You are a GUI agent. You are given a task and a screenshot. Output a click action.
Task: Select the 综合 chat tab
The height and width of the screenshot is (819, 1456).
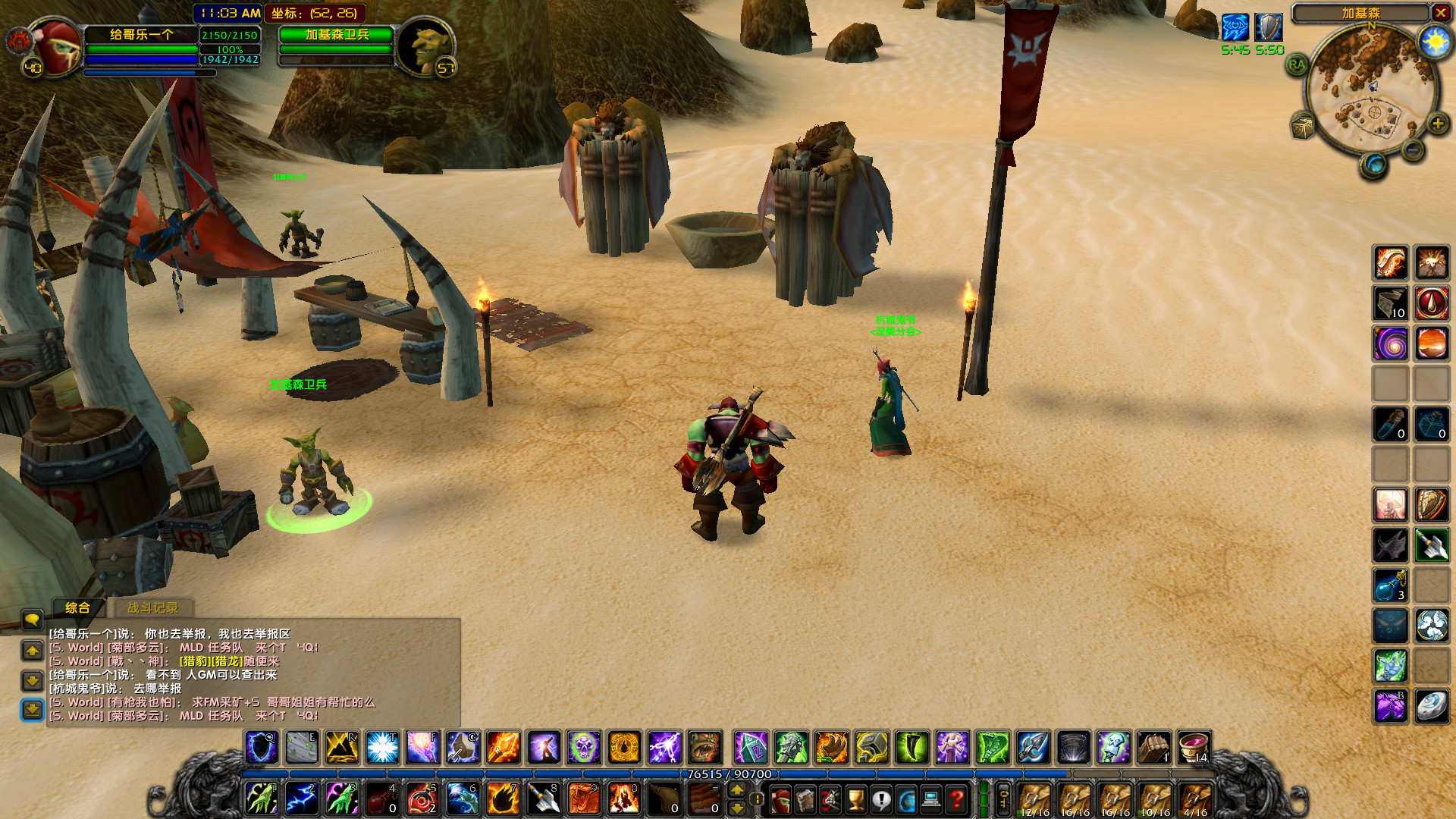(78, 608)
